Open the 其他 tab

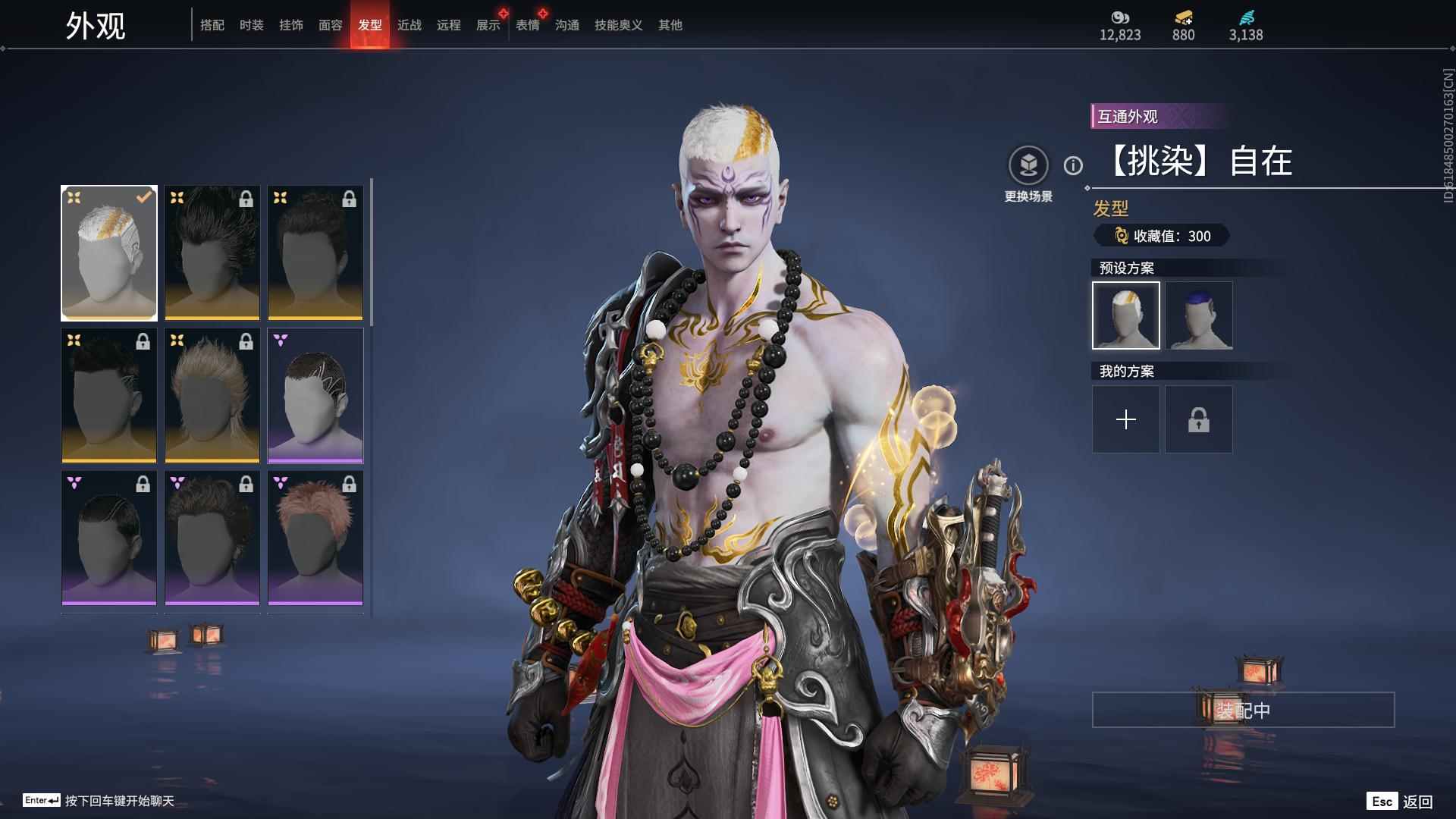click(670, 25)
